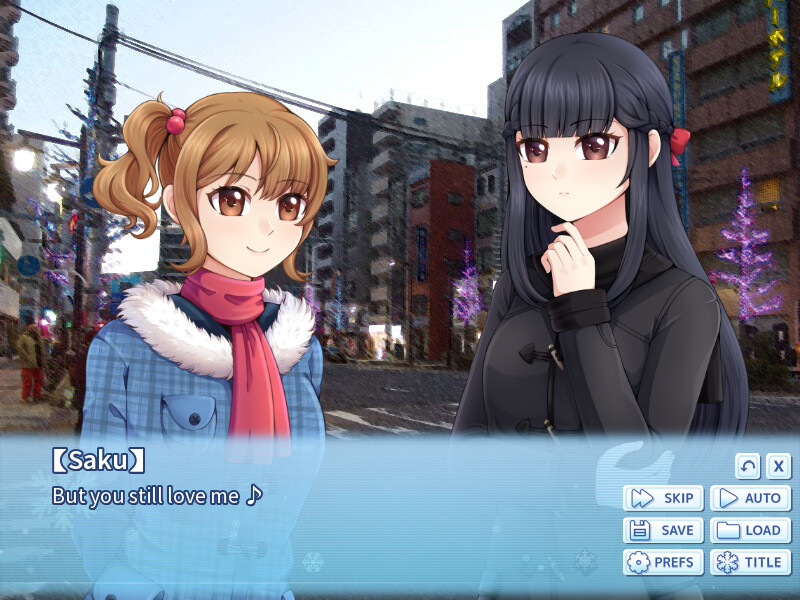Click the rollback arrow button
Image resolution: width=800 pixels, height=600 pixels.
coord(748,466)
